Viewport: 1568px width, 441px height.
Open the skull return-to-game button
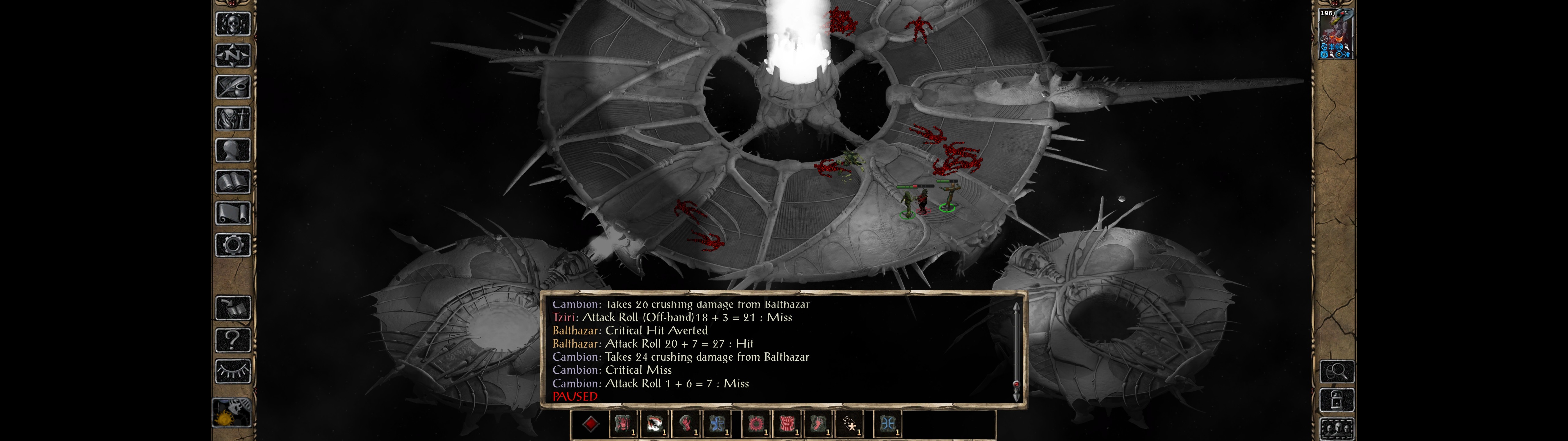(x=232, y=24)
